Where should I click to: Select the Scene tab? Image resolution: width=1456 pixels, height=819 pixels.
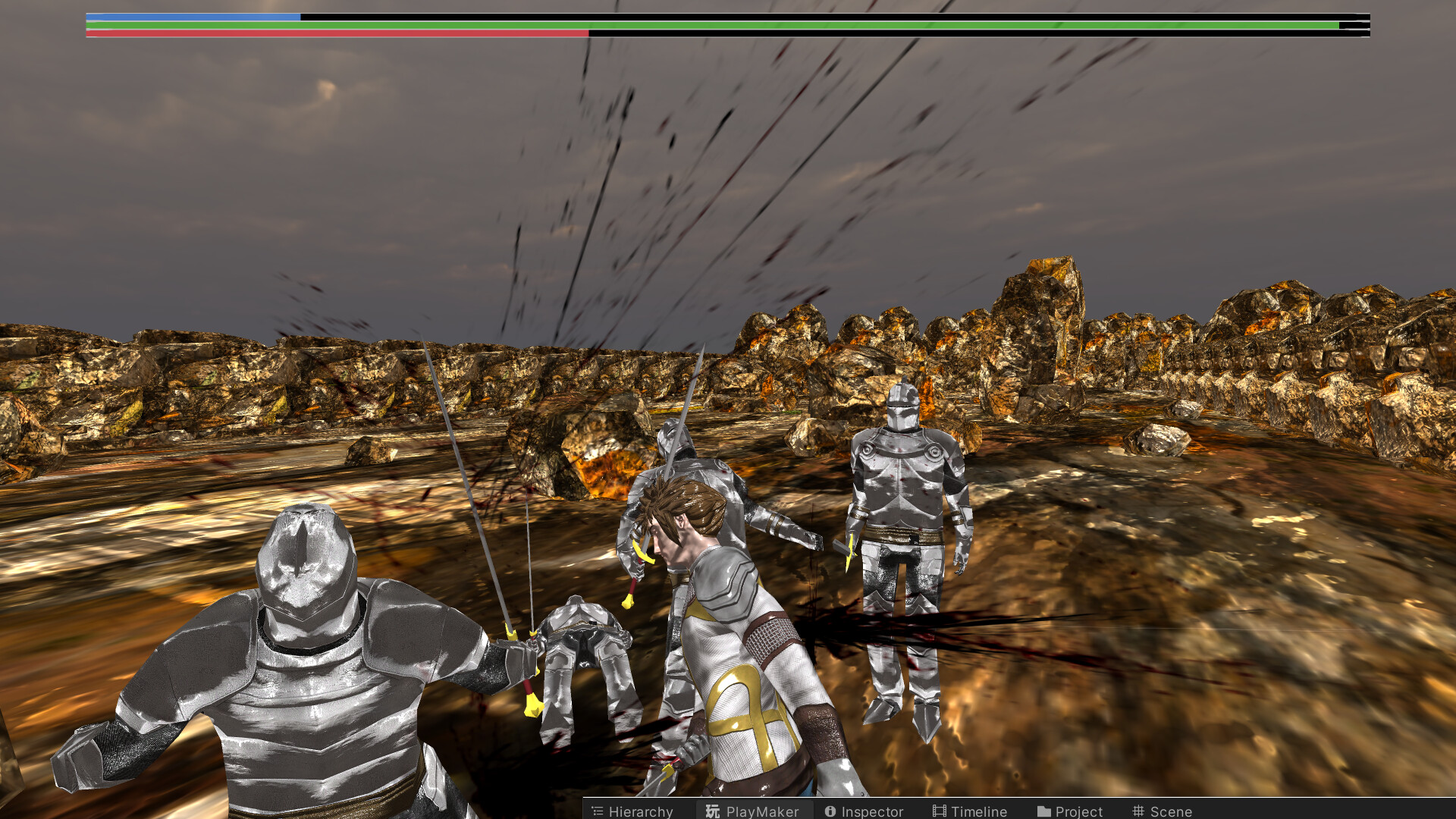1172,811
